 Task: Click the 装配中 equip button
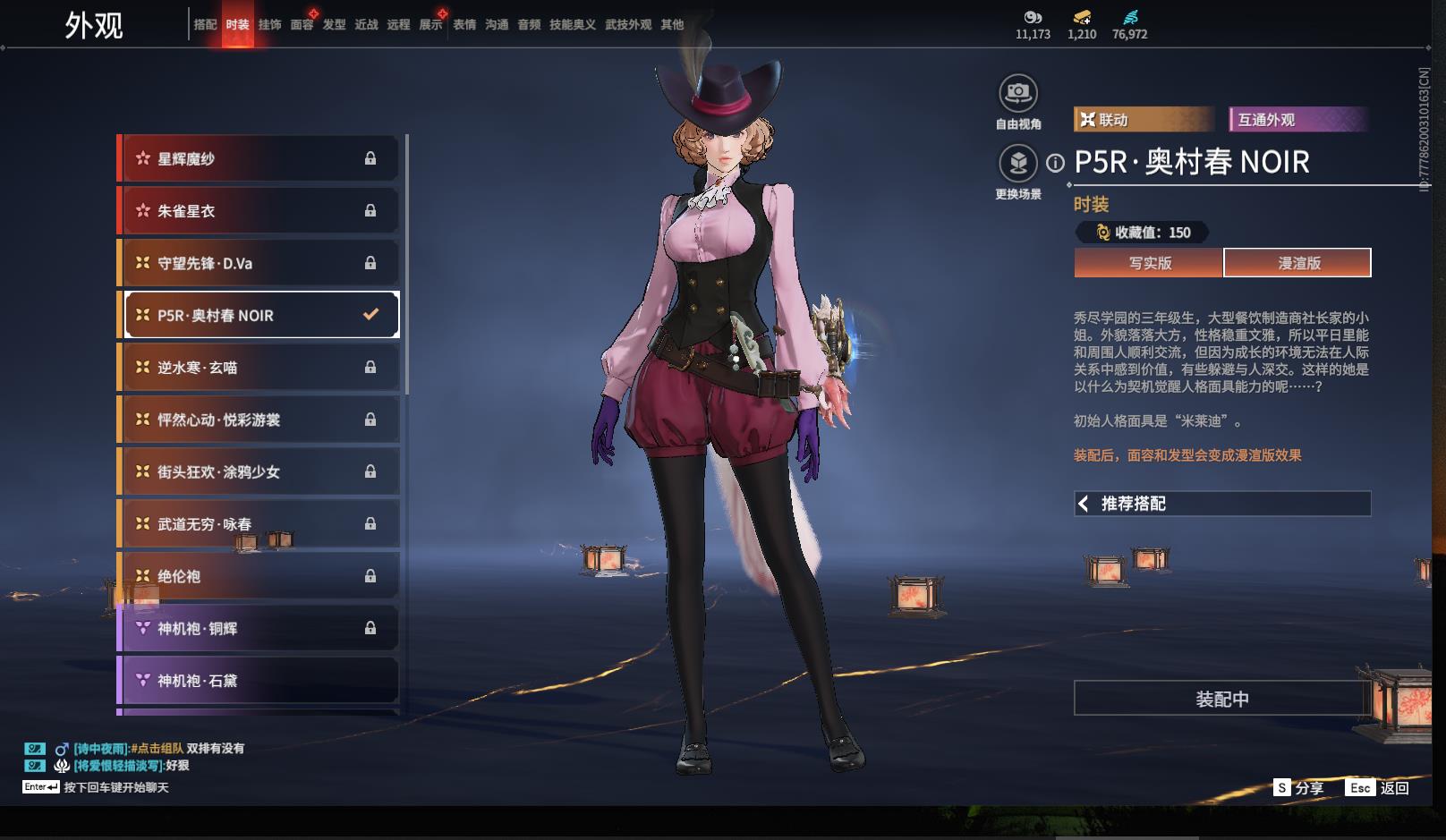[1222, 699]
